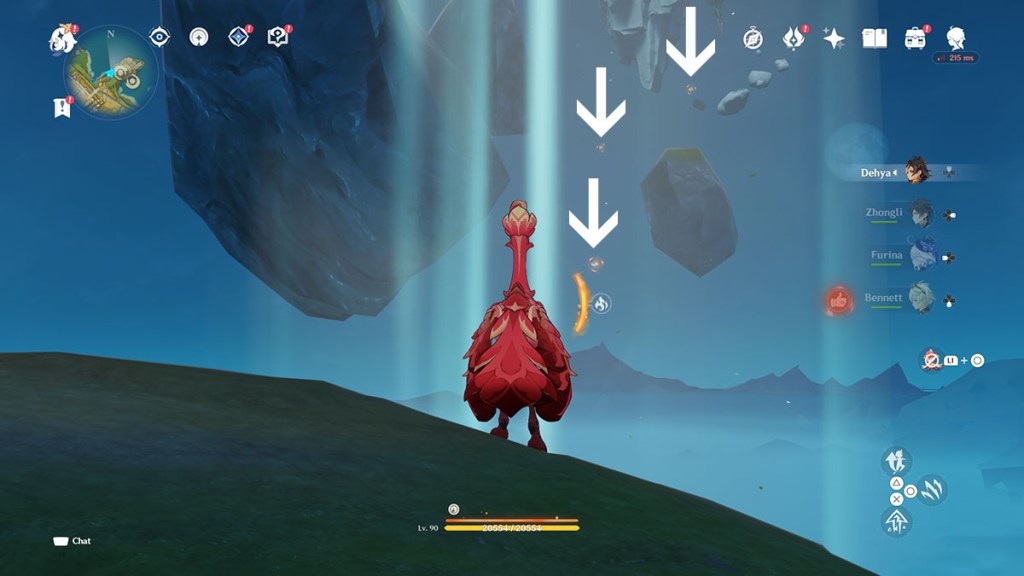This screenshot has height=576, width=1024.
Task: Open the quest bookmark with exclamation mark
Action: pos(62,107)
